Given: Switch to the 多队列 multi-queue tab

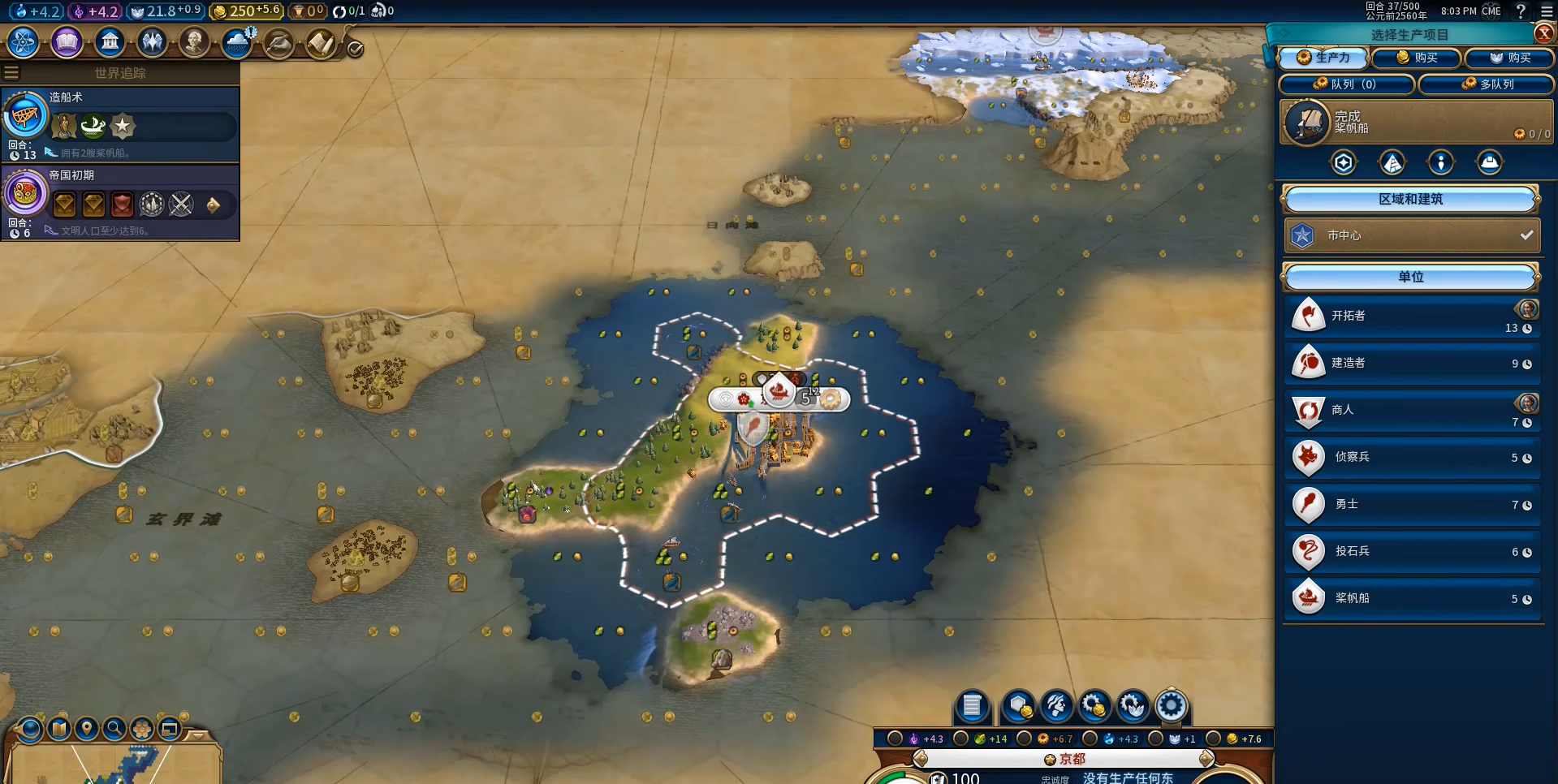Looking at the screenshot, I should click(x=1487, y=84).
